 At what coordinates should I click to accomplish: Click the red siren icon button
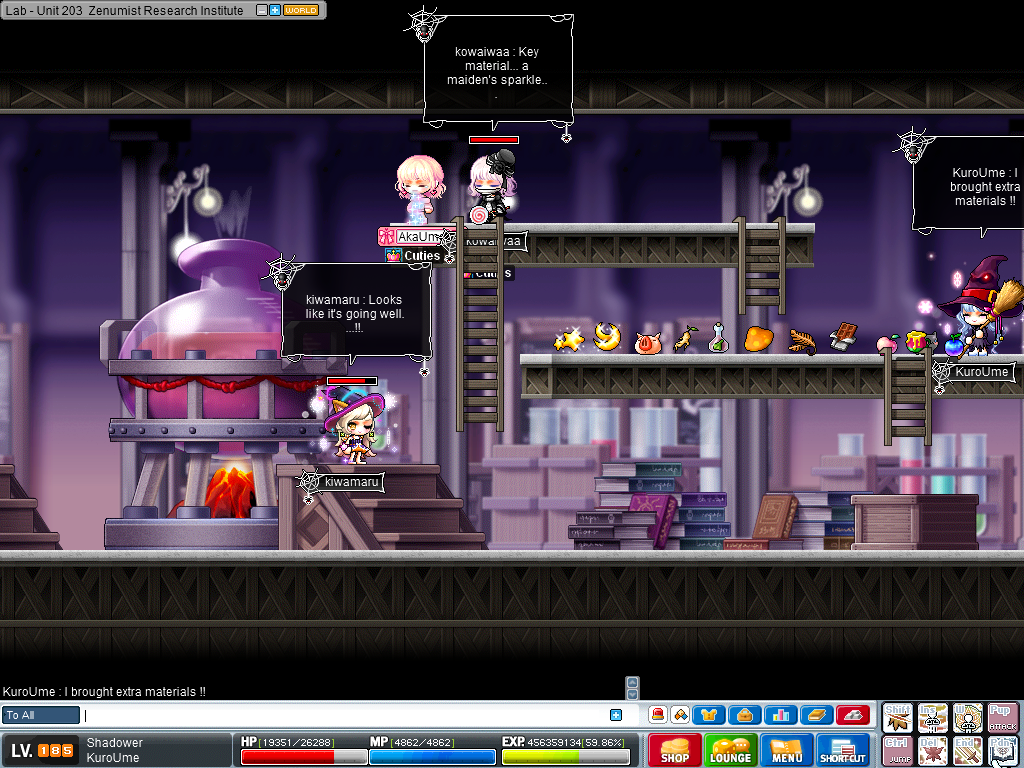[658, 715]
